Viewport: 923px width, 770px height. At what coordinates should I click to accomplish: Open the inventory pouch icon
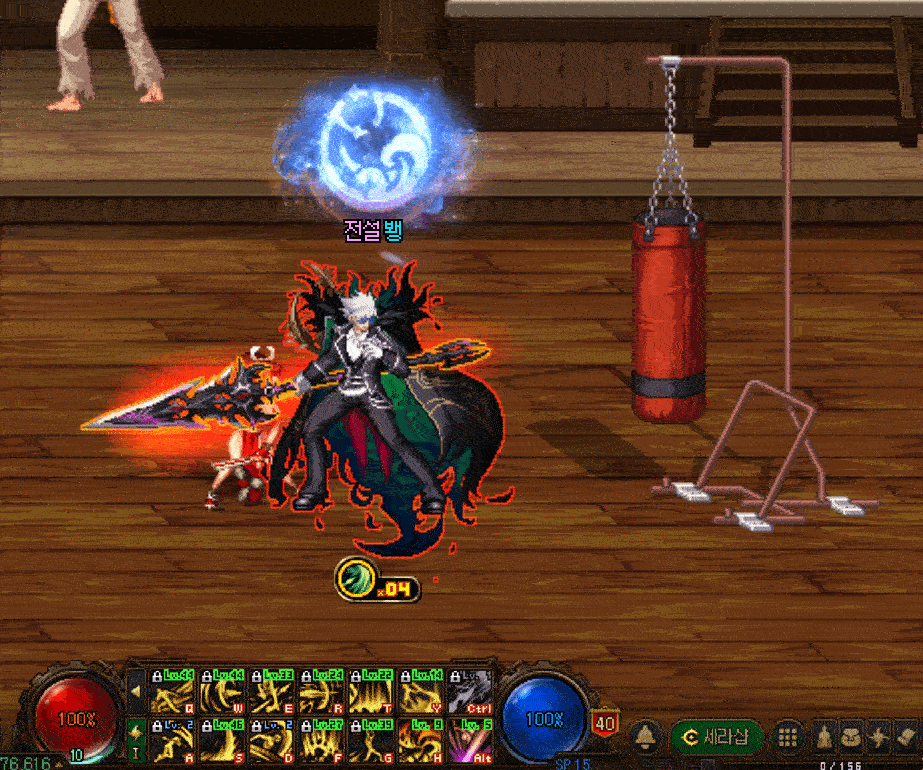coord(851,738)
